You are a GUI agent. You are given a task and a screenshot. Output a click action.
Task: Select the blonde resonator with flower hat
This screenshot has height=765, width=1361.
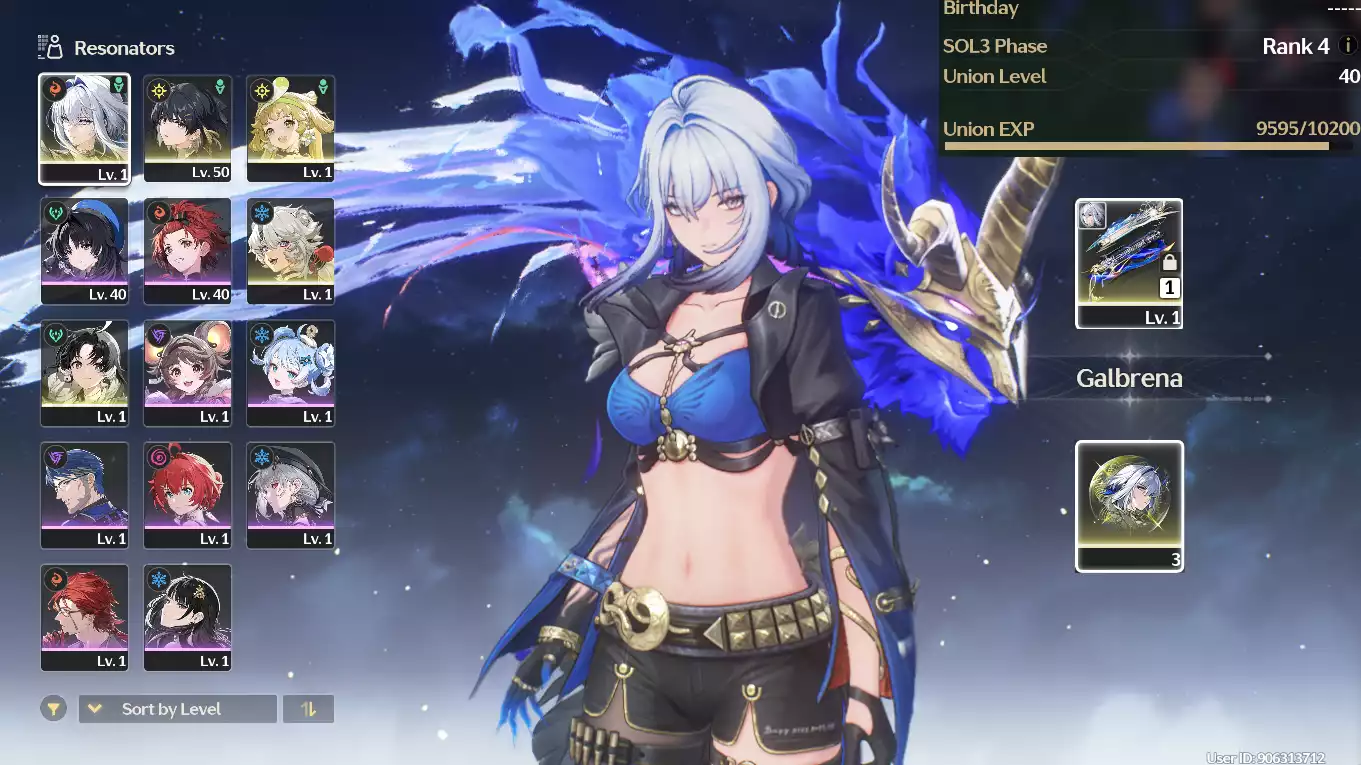coord(290,128)
